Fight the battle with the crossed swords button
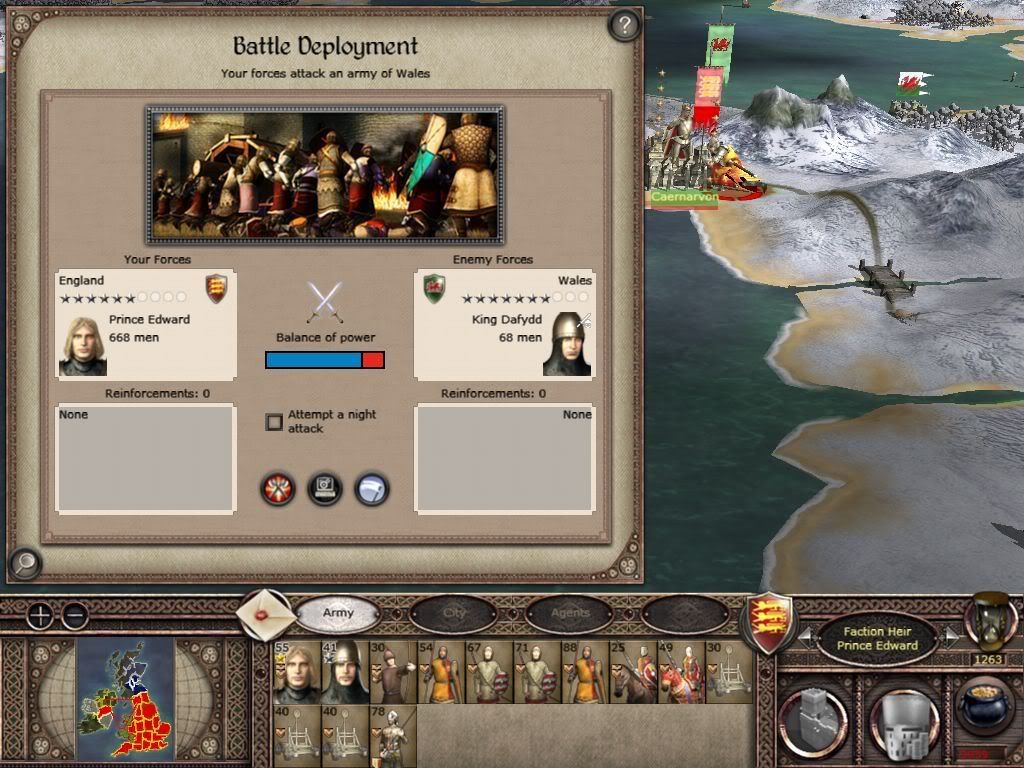 coord(278,489)
